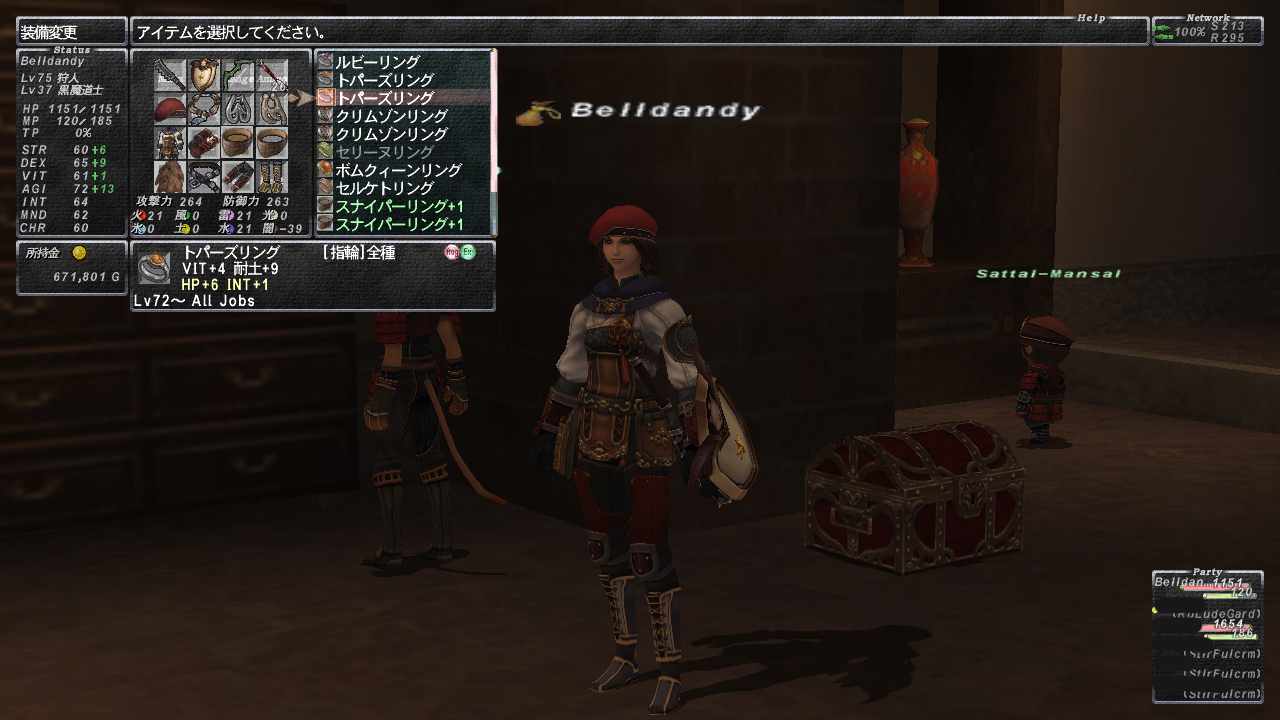Choose the green bow ranged slot
1280x720 pixels.
pyautogui.click(x=238, y=75)
